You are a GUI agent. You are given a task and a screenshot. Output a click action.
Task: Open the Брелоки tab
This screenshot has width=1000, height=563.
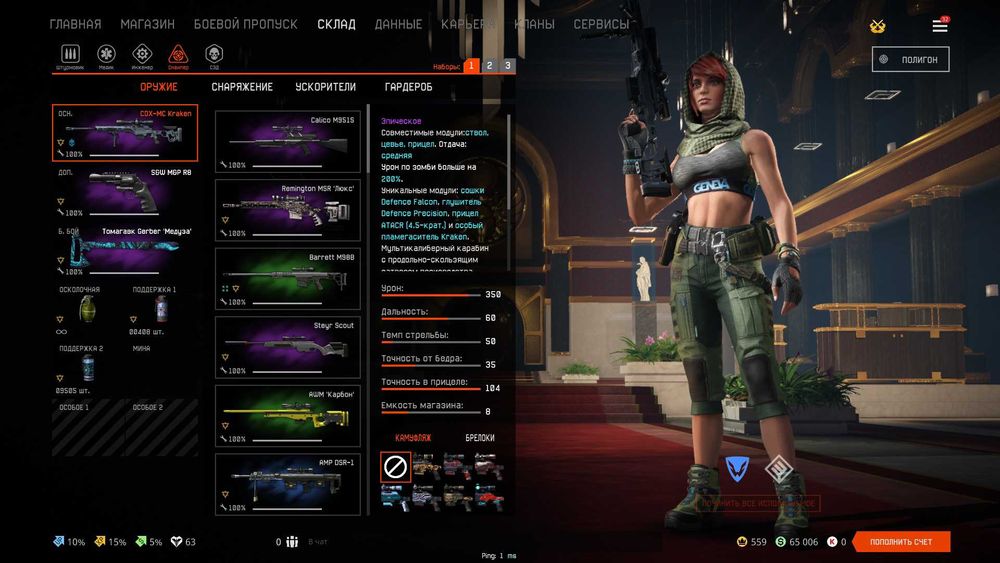pos(479,438)
